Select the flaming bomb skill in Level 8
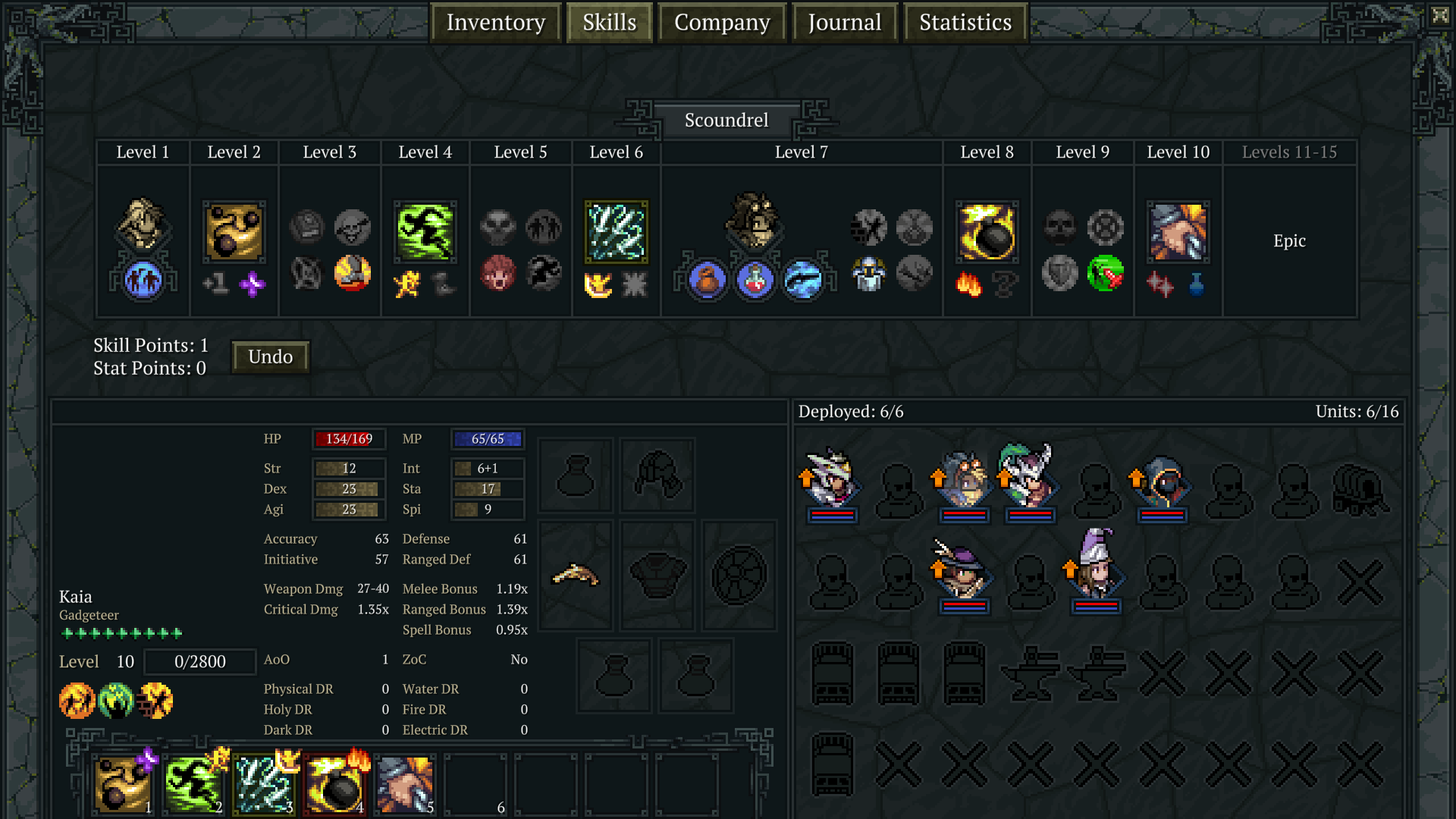Viewport: 1456px width, 819px height. tap(987, 233)
